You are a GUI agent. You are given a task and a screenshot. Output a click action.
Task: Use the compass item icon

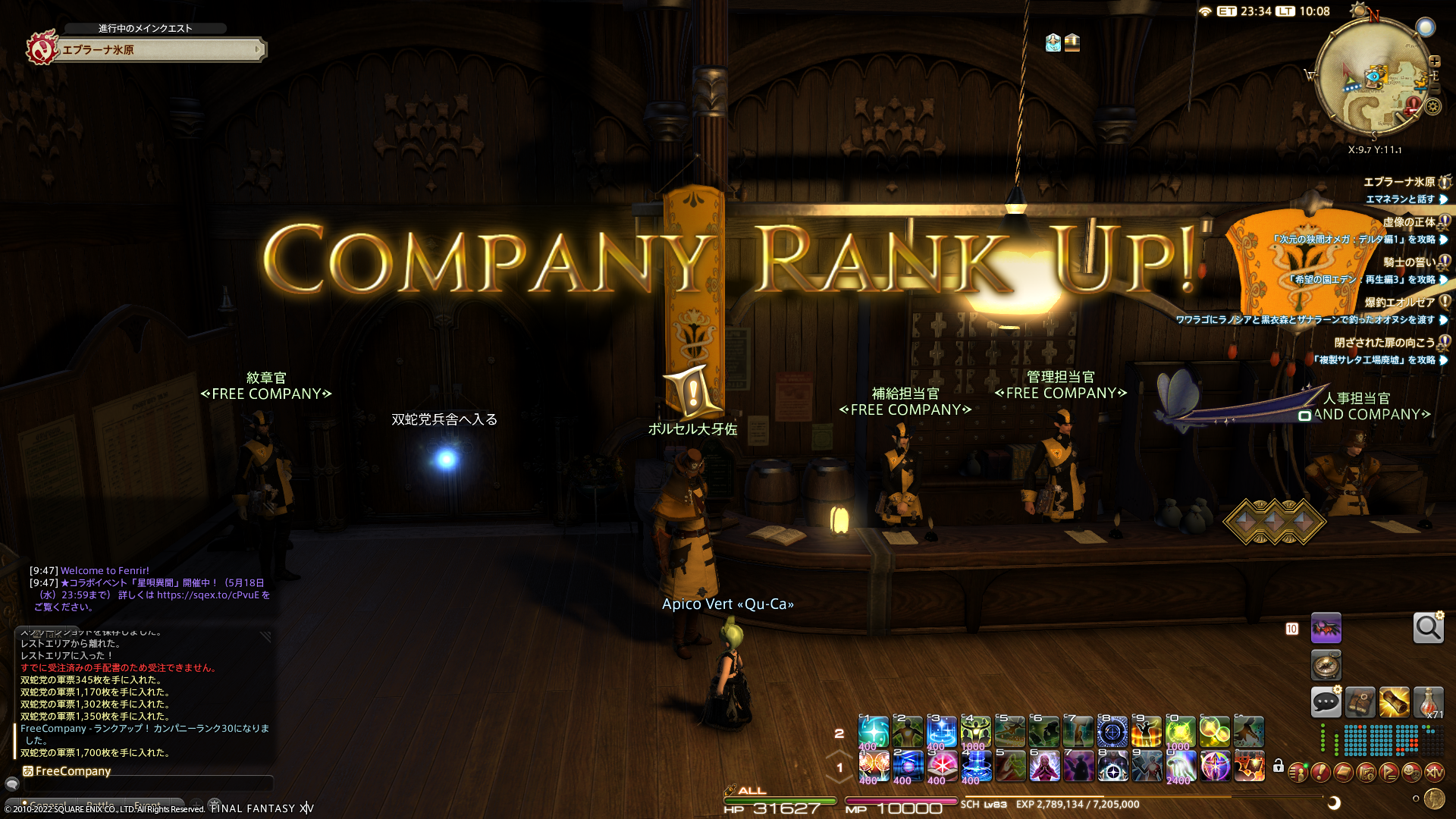pyautogui.click(x=1326, y=666)
